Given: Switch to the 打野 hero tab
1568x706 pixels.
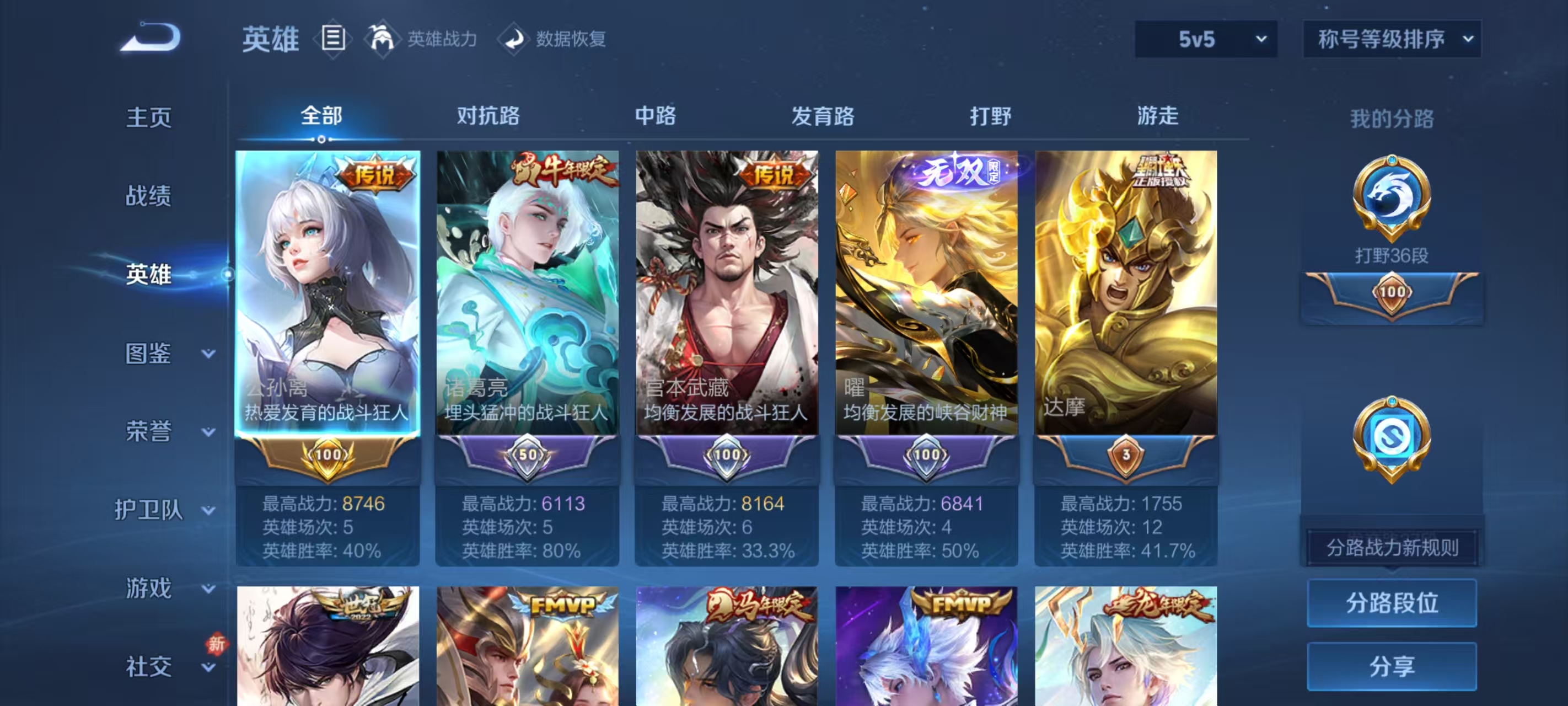Looking at the screenshot, I should pyautogui.click(x=990, y=115).
